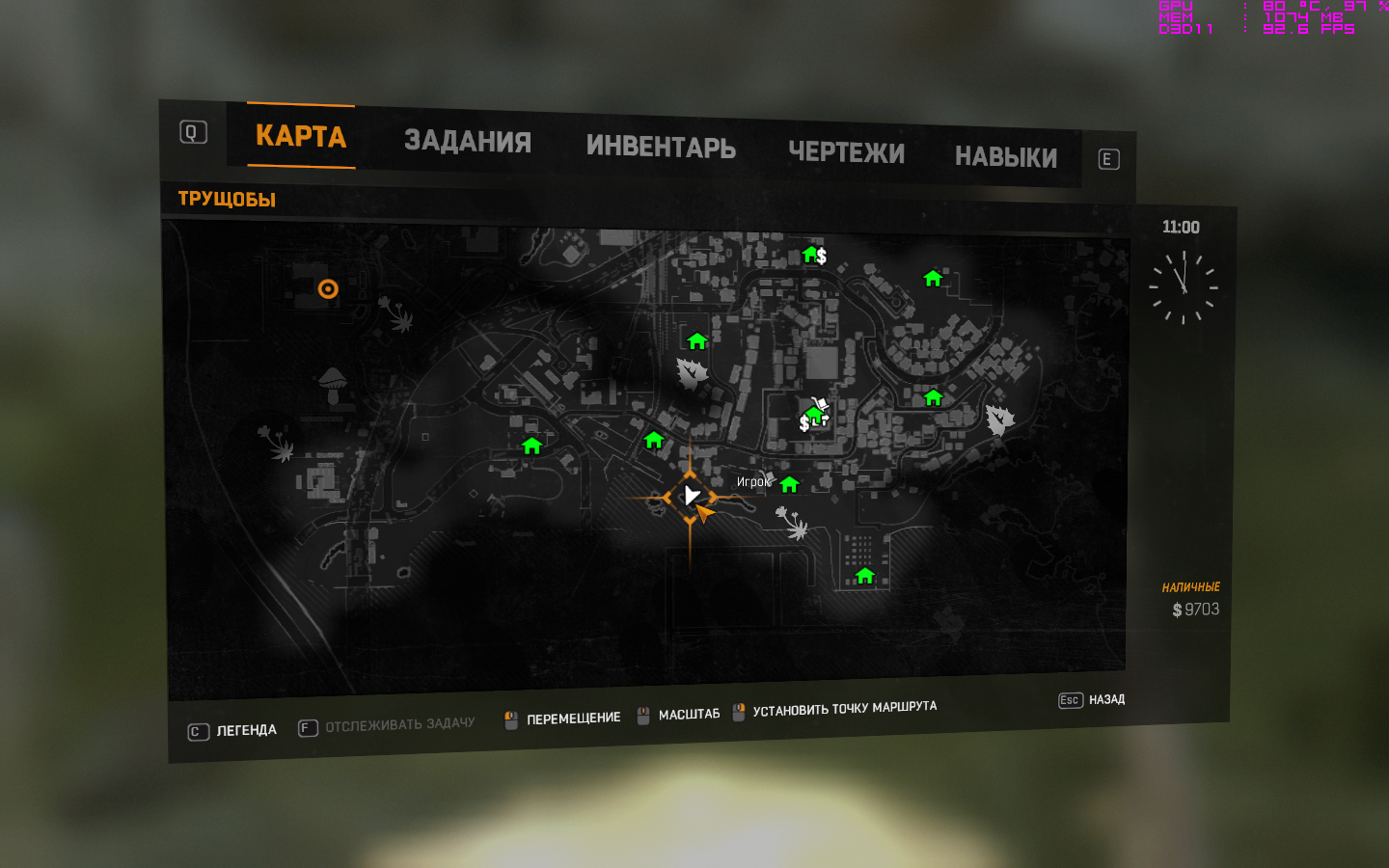Select the mushroom marker on the map

[x=332, y=384]
